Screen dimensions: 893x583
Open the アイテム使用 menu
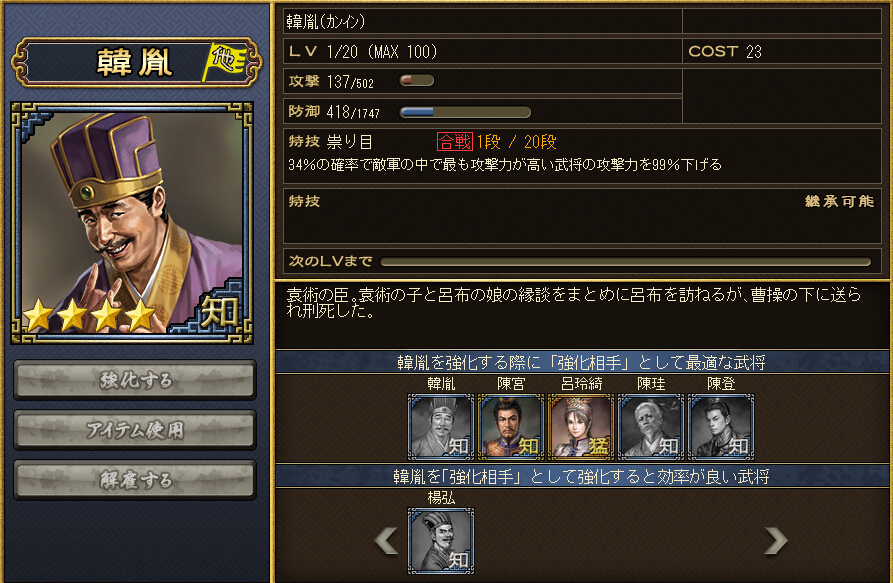135,430
